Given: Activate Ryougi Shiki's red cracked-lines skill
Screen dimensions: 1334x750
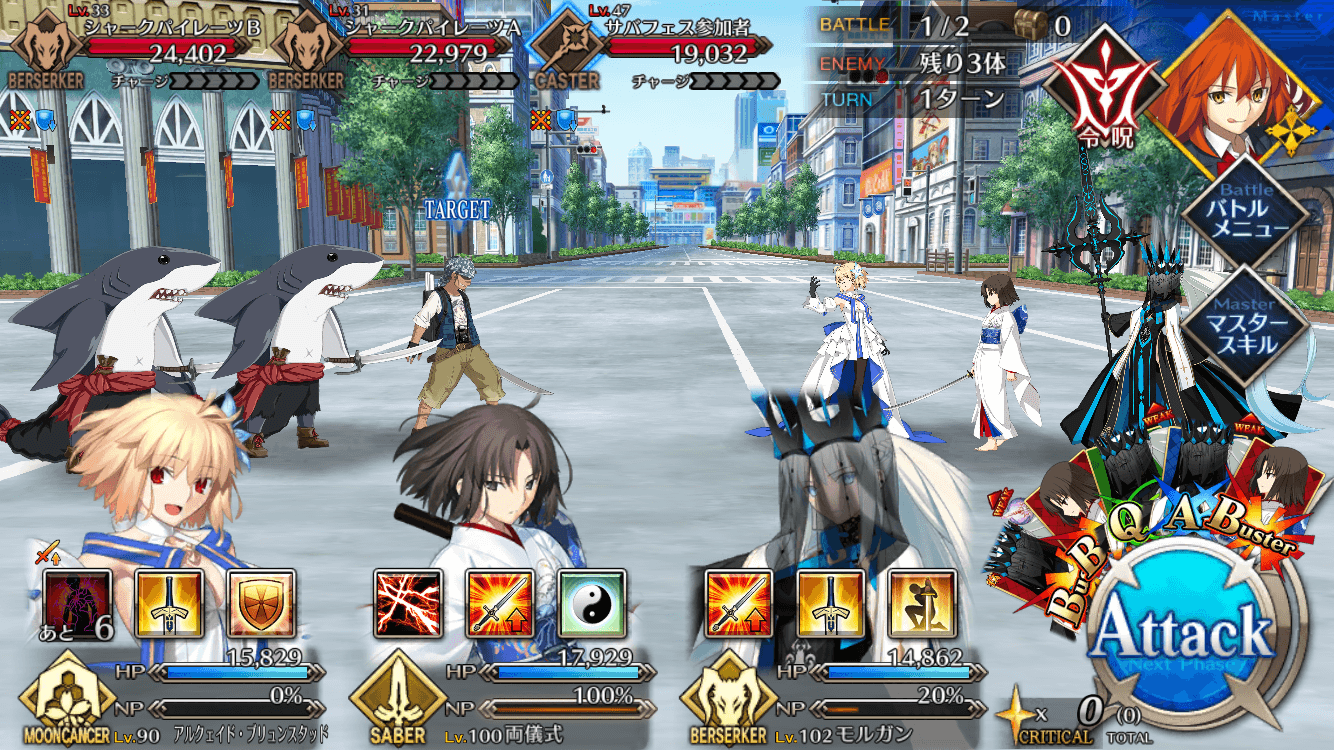Looking at the screenshot, I should click(x=408, y=604).
